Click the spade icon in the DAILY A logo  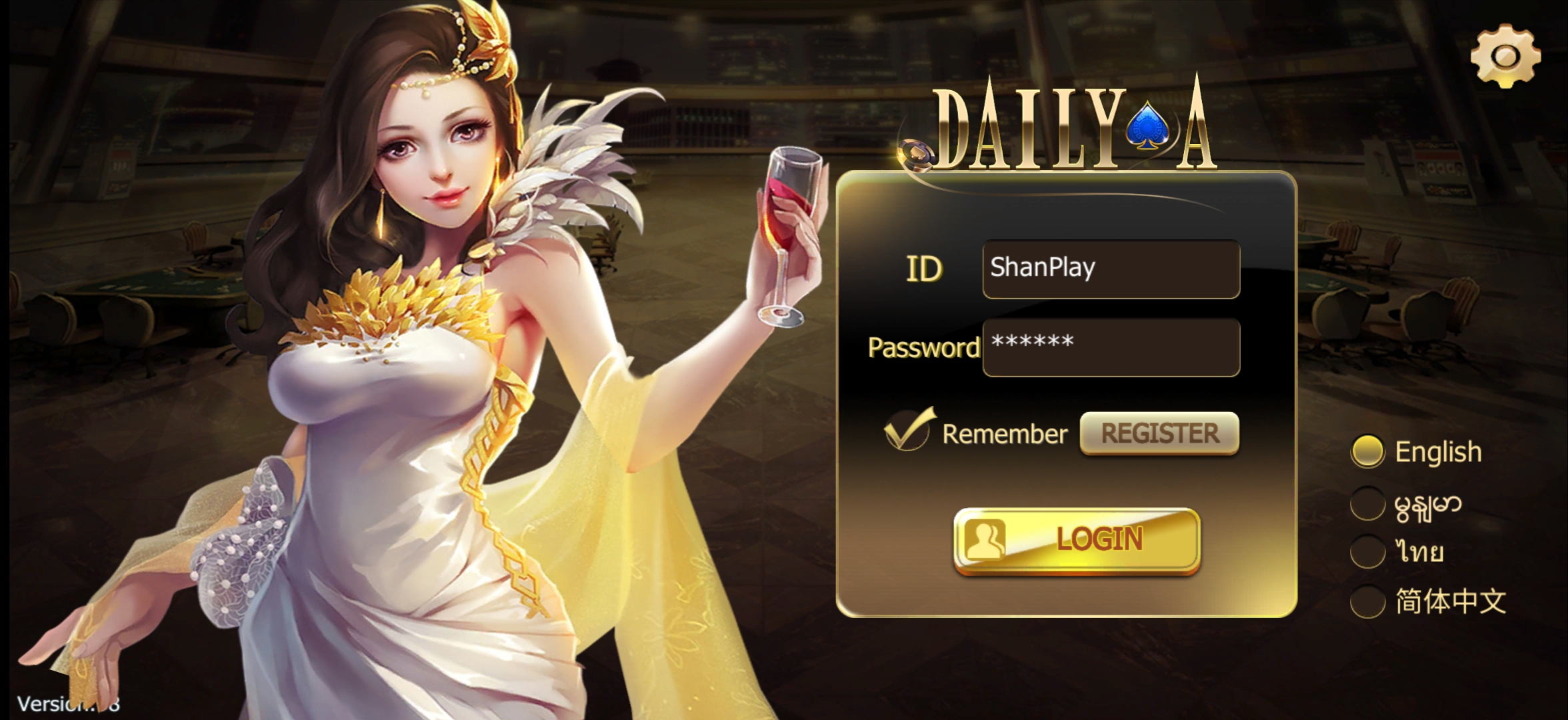1148,127
